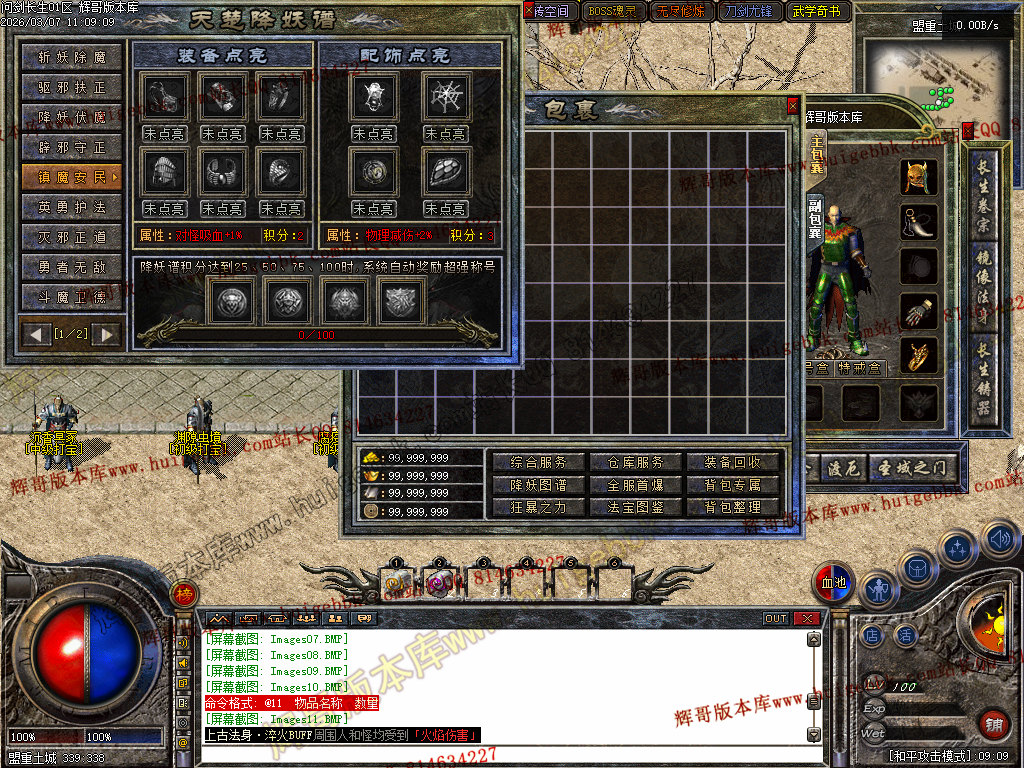Activate the 狂暴之力 button
Viewport: 1024px width, 768px height.
point(539,507)
